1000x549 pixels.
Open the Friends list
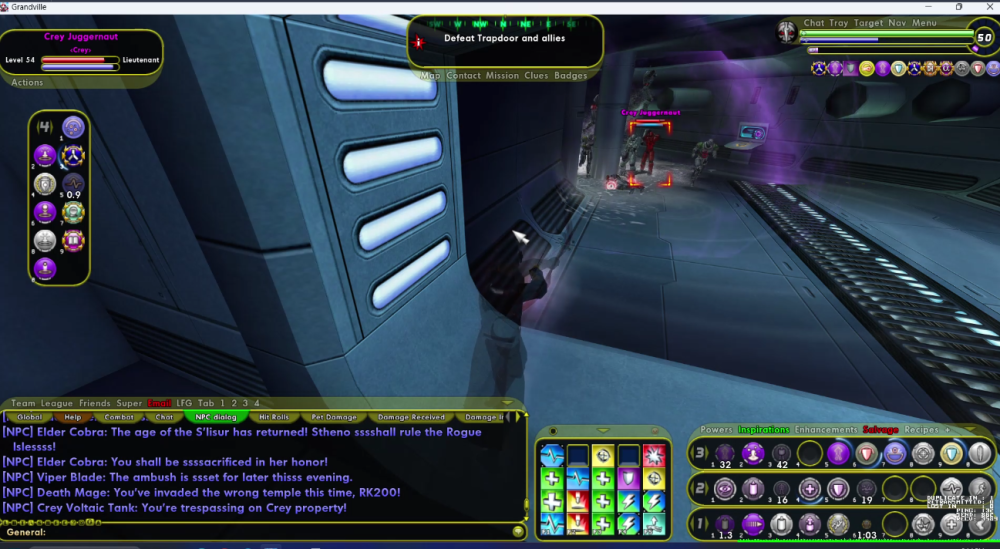(x=95, y=403)
